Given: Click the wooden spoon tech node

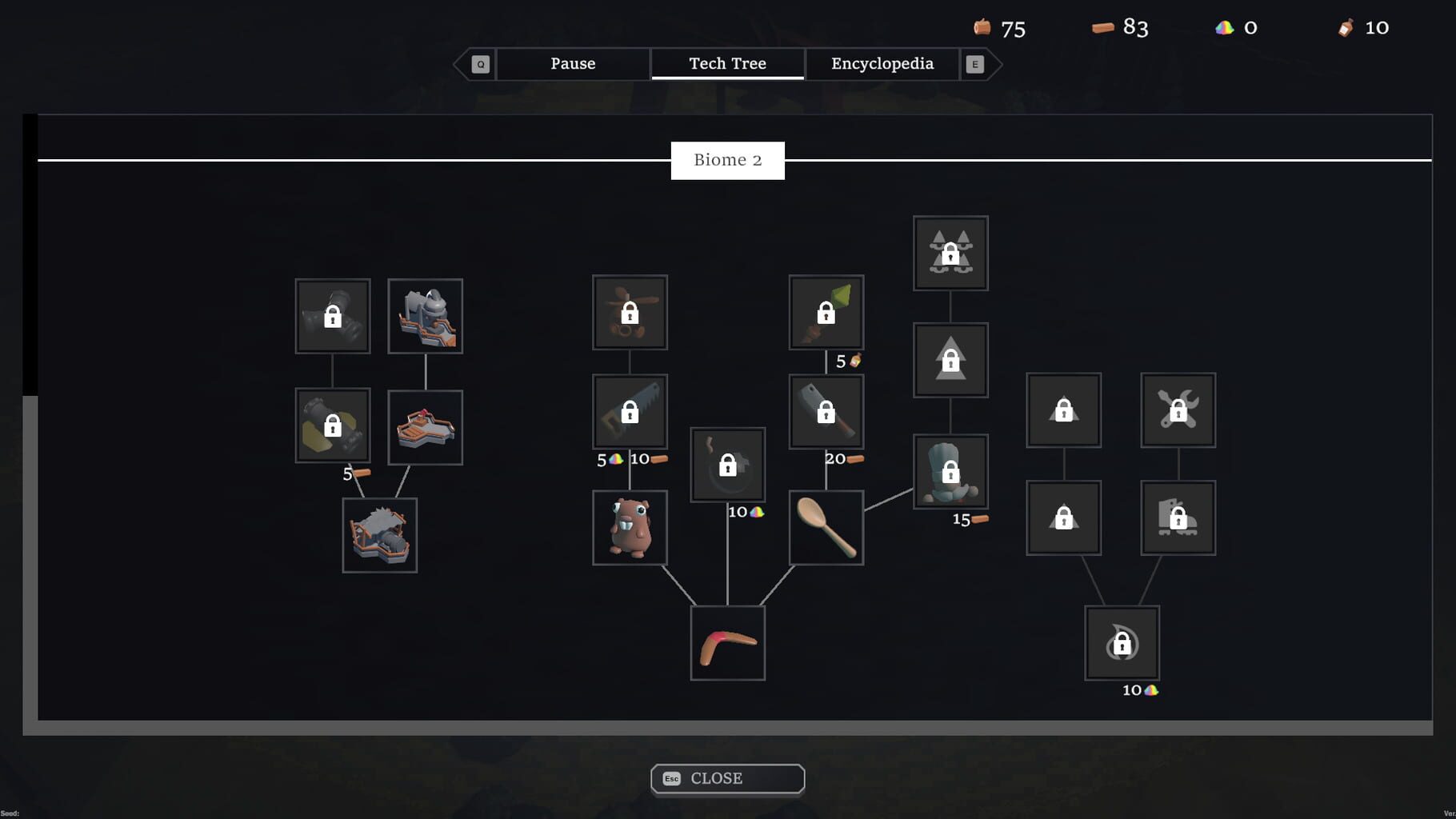Looking at the screenshot, I should [826, 526].
